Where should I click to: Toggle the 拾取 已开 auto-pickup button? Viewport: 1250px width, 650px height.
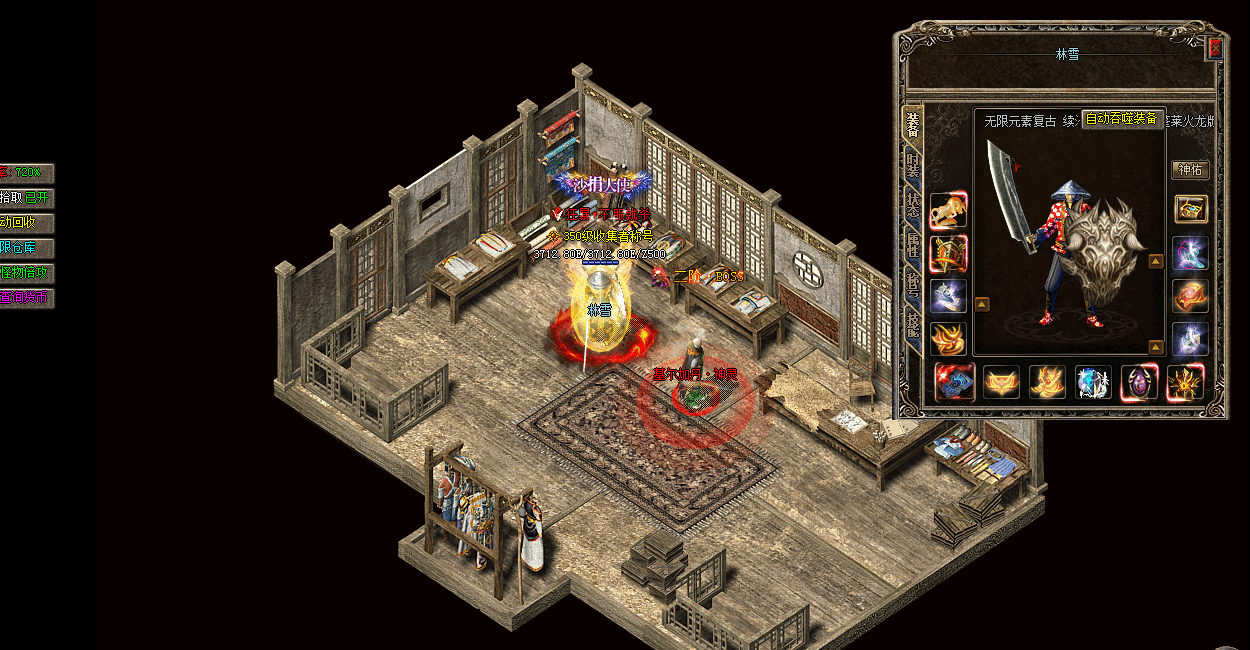(x=27, y=198)
